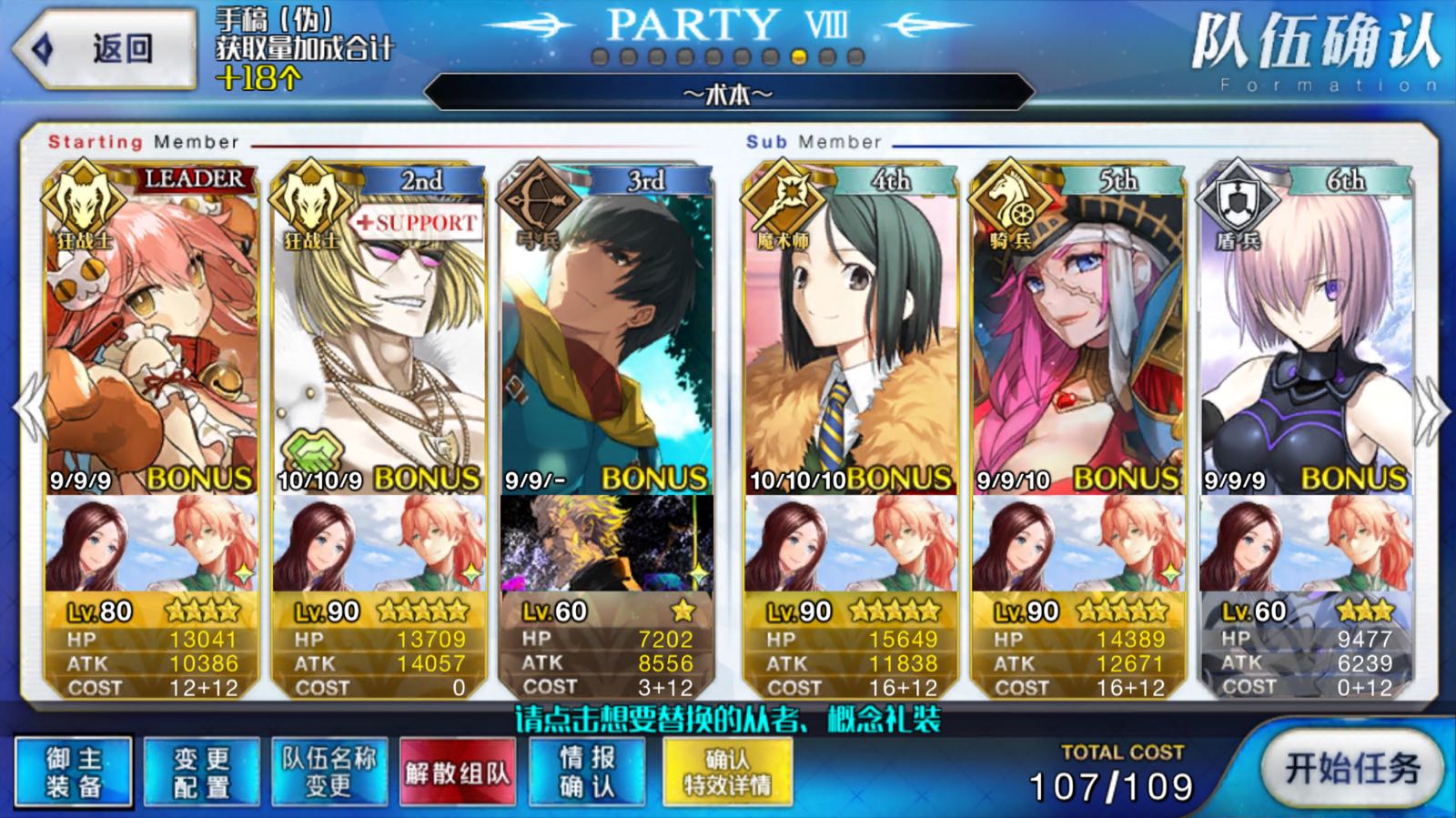Show 确认特效详情 bonus effect details

727,773
